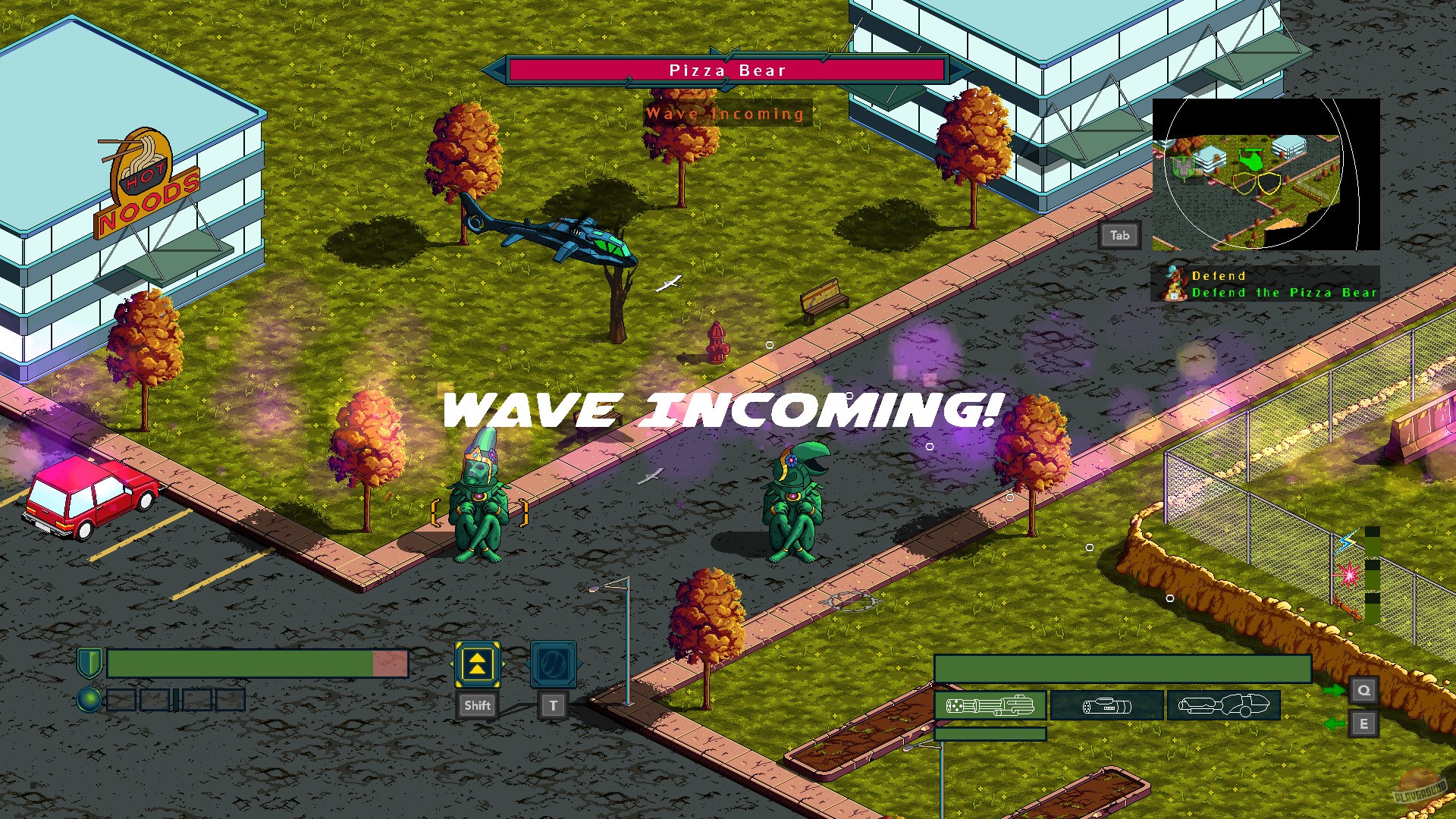This screenshot has width=1456, height=819.
Task: Click the player health bar at bottom-left
Action: pyautogui.click(x=258, y=664)
